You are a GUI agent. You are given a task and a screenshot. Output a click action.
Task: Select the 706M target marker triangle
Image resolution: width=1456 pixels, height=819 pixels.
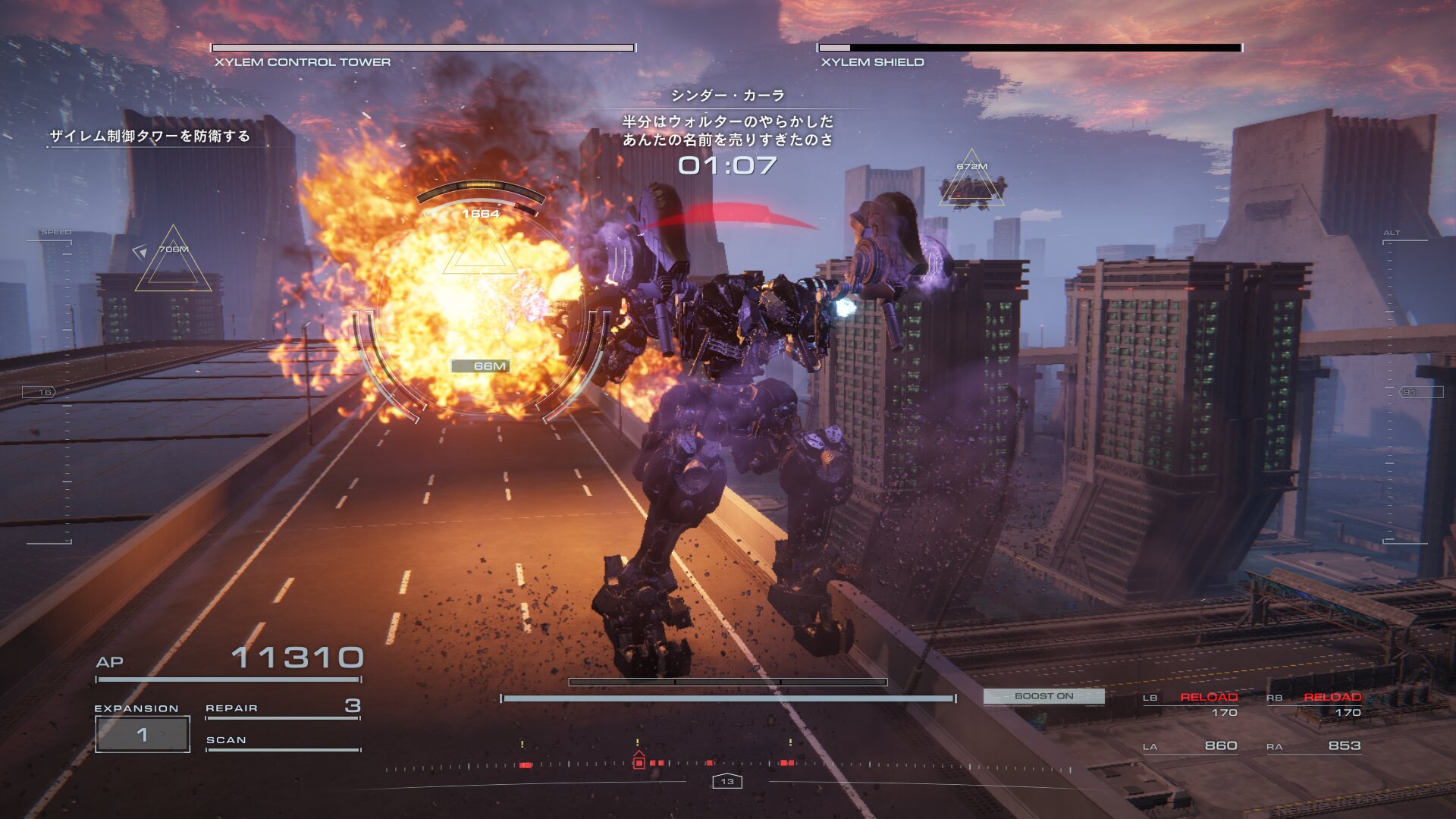click(x=173, y=262)
